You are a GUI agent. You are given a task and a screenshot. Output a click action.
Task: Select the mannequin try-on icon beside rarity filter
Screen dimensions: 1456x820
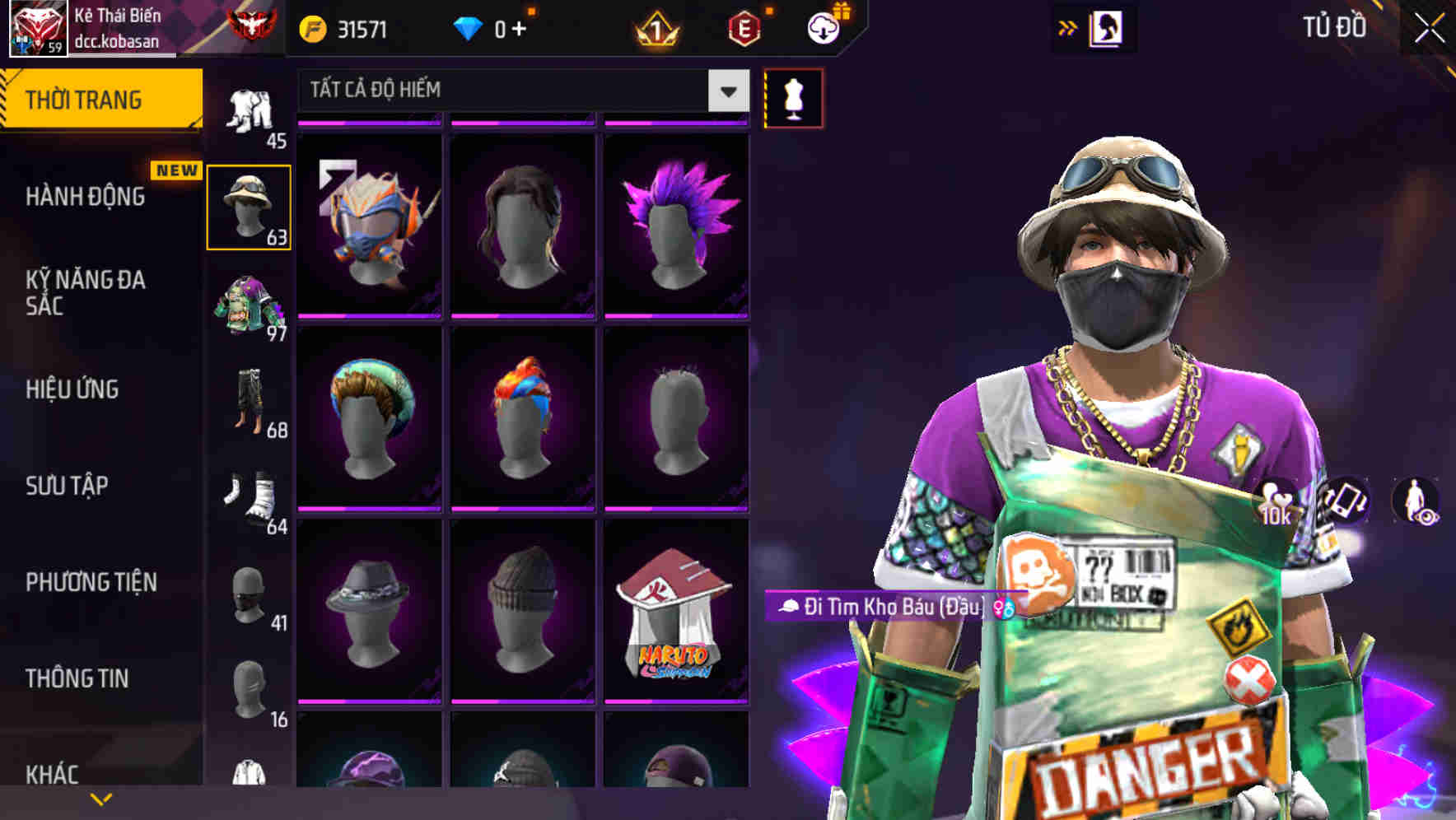point(793,96)
